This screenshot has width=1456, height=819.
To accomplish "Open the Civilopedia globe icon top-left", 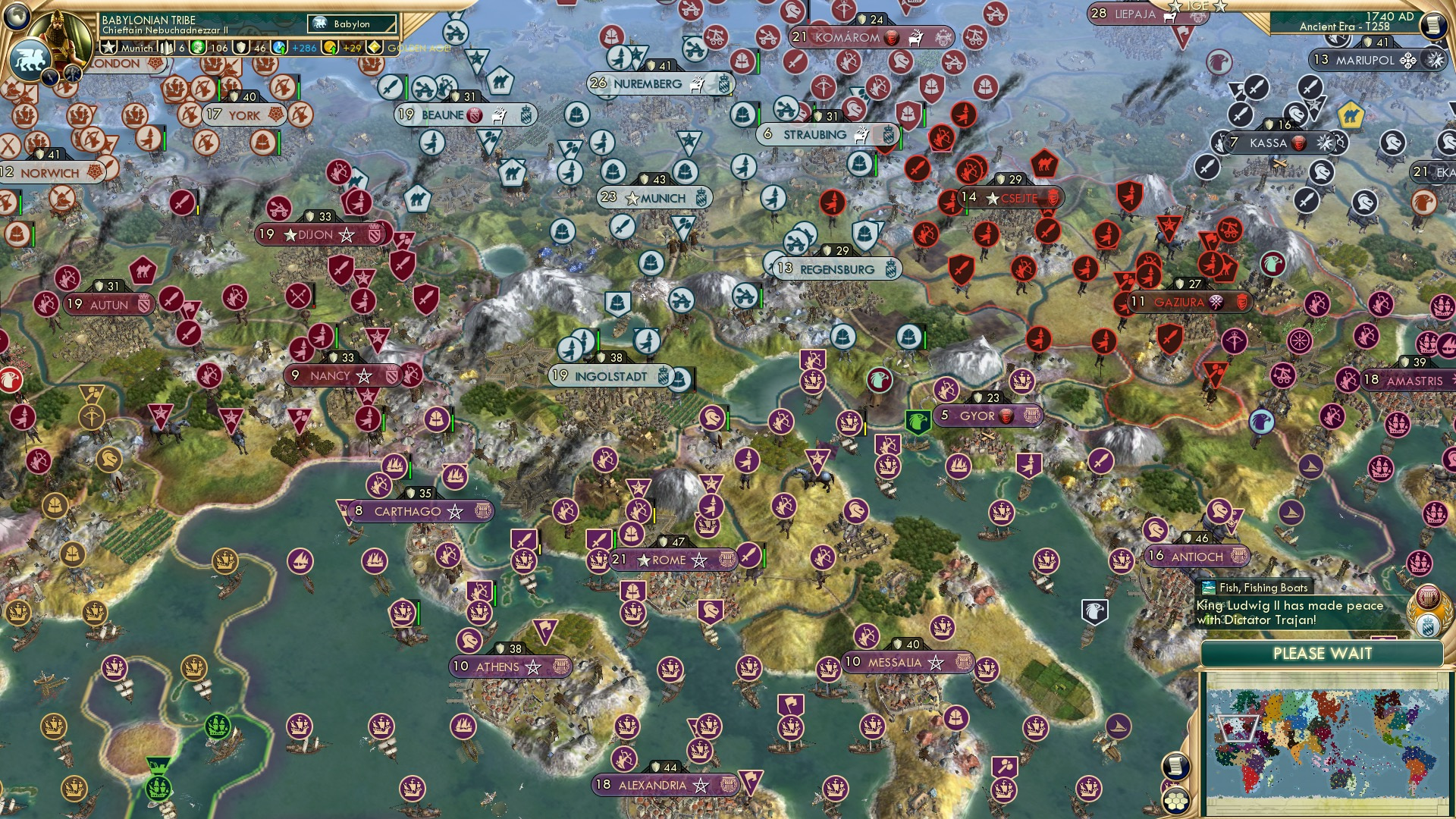I will 15,15.
